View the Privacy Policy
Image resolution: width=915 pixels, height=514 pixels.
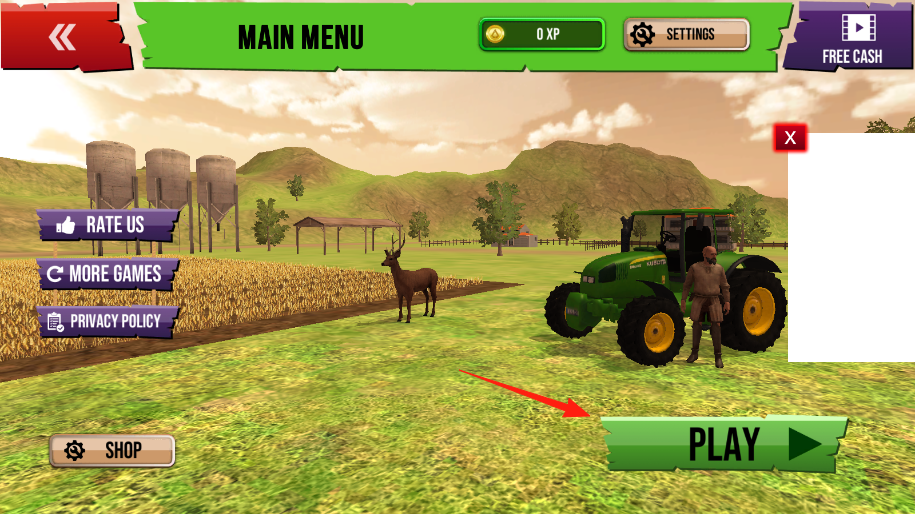pyautogui.click(x=108, y=321)
